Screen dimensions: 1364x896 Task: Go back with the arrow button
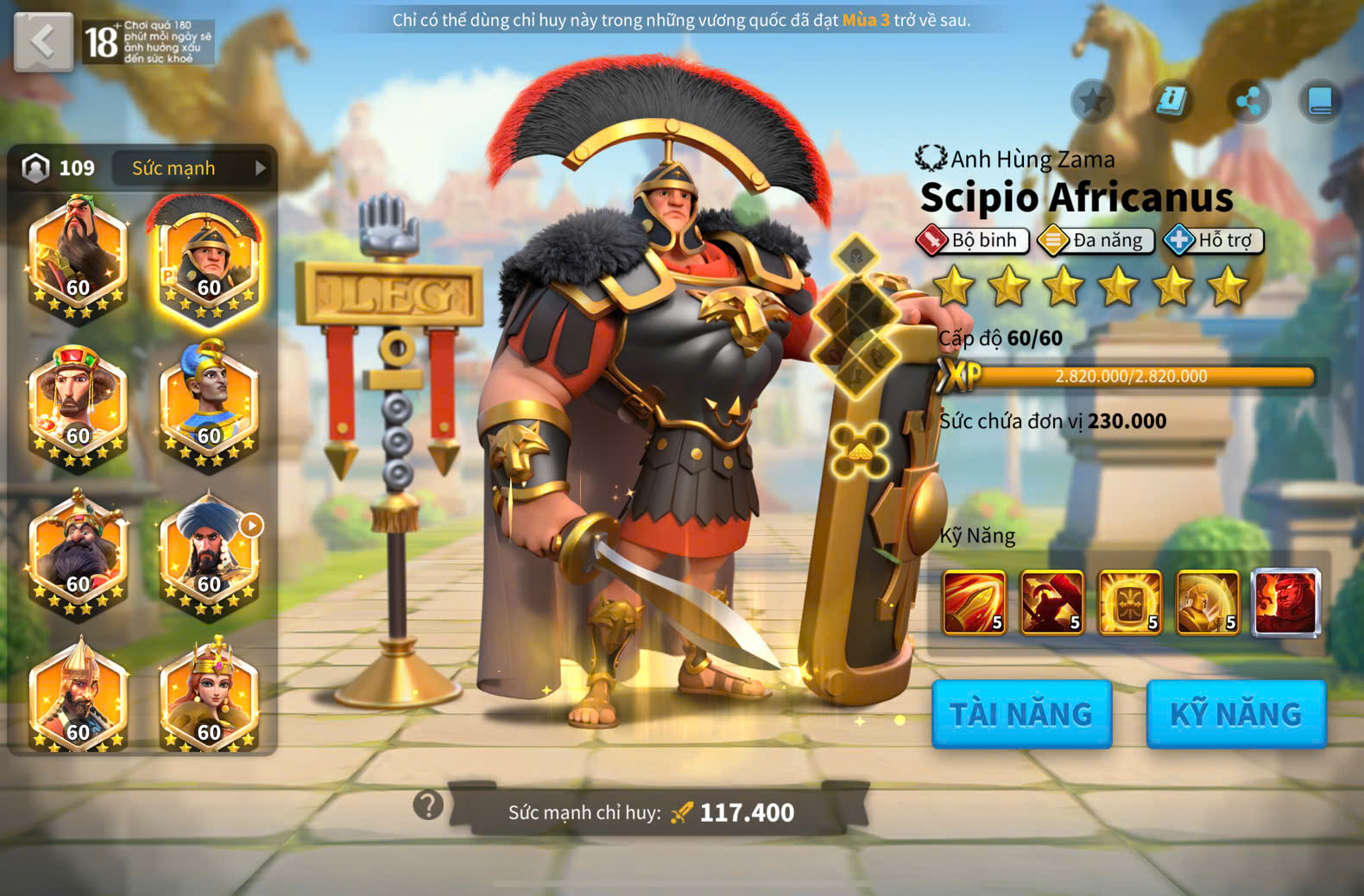(x=43, y=41)
